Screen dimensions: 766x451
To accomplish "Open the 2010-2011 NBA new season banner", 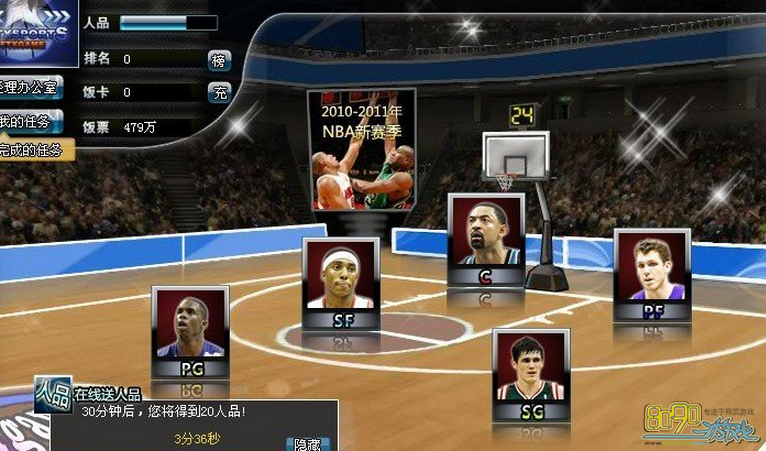I will click(x=361, y=149).
